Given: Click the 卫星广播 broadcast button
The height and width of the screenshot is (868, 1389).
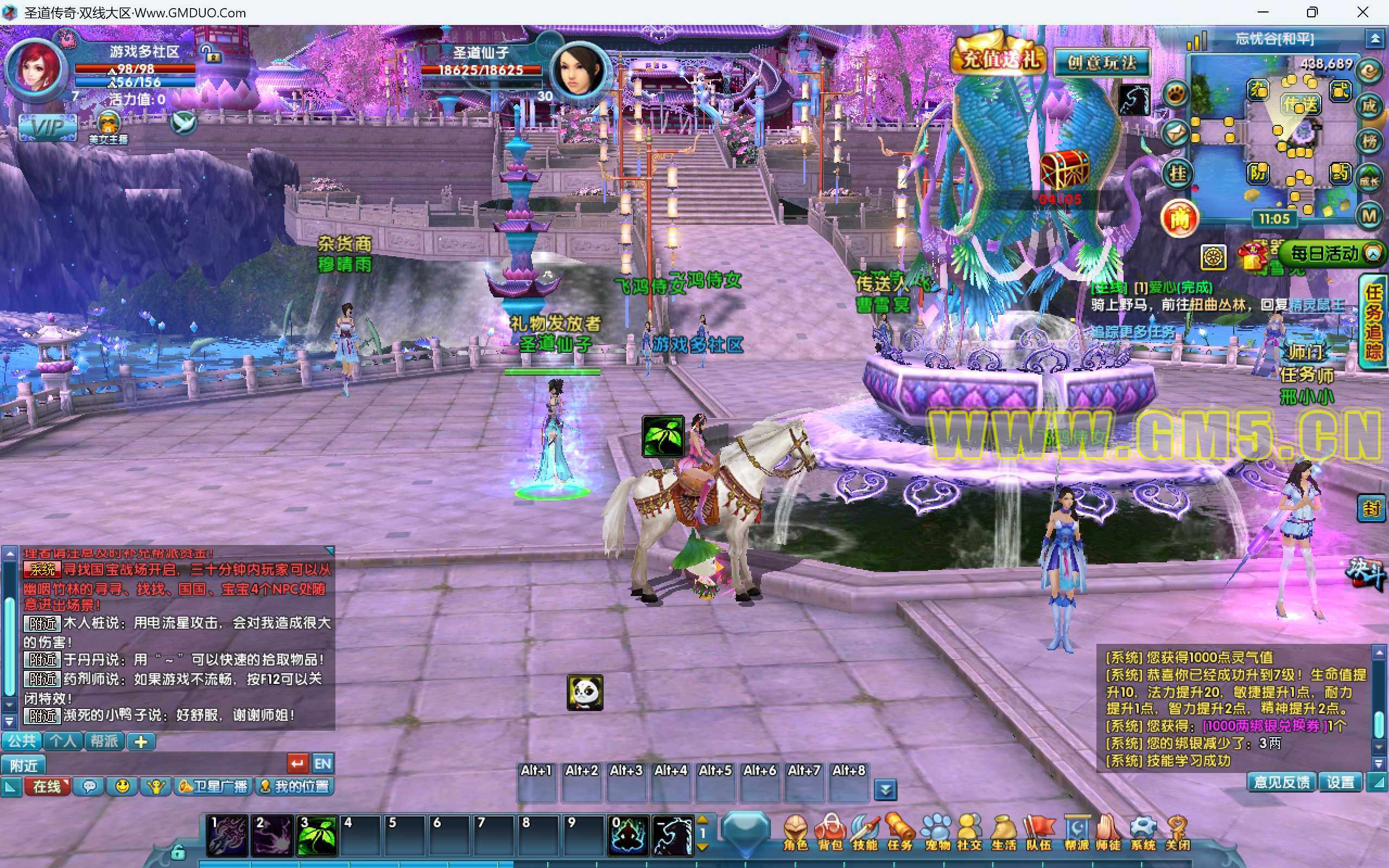Looking at the screenshot, I should [x=213, y=786].
